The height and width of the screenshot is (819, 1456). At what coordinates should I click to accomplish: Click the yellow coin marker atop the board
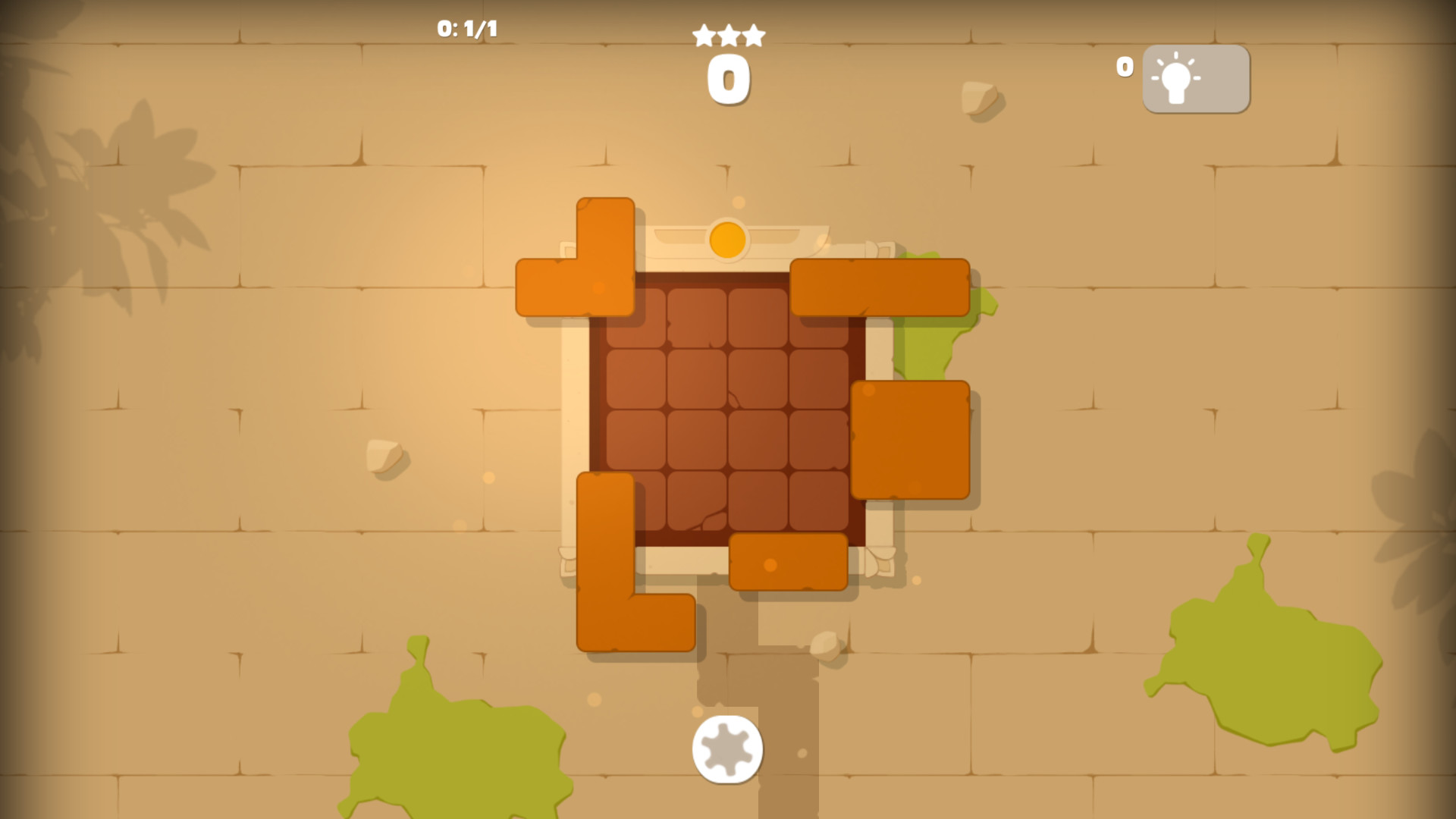pos(726,239)
